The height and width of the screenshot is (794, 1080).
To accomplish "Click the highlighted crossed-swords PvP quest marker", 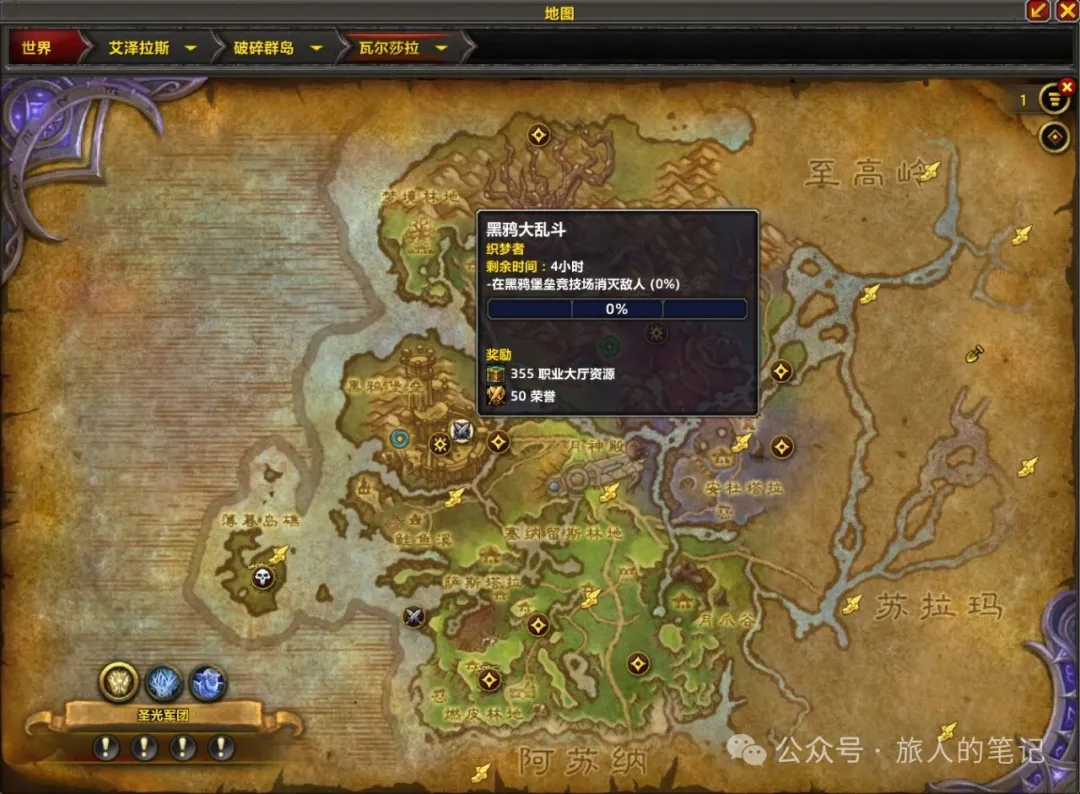I will coord(461,431).
